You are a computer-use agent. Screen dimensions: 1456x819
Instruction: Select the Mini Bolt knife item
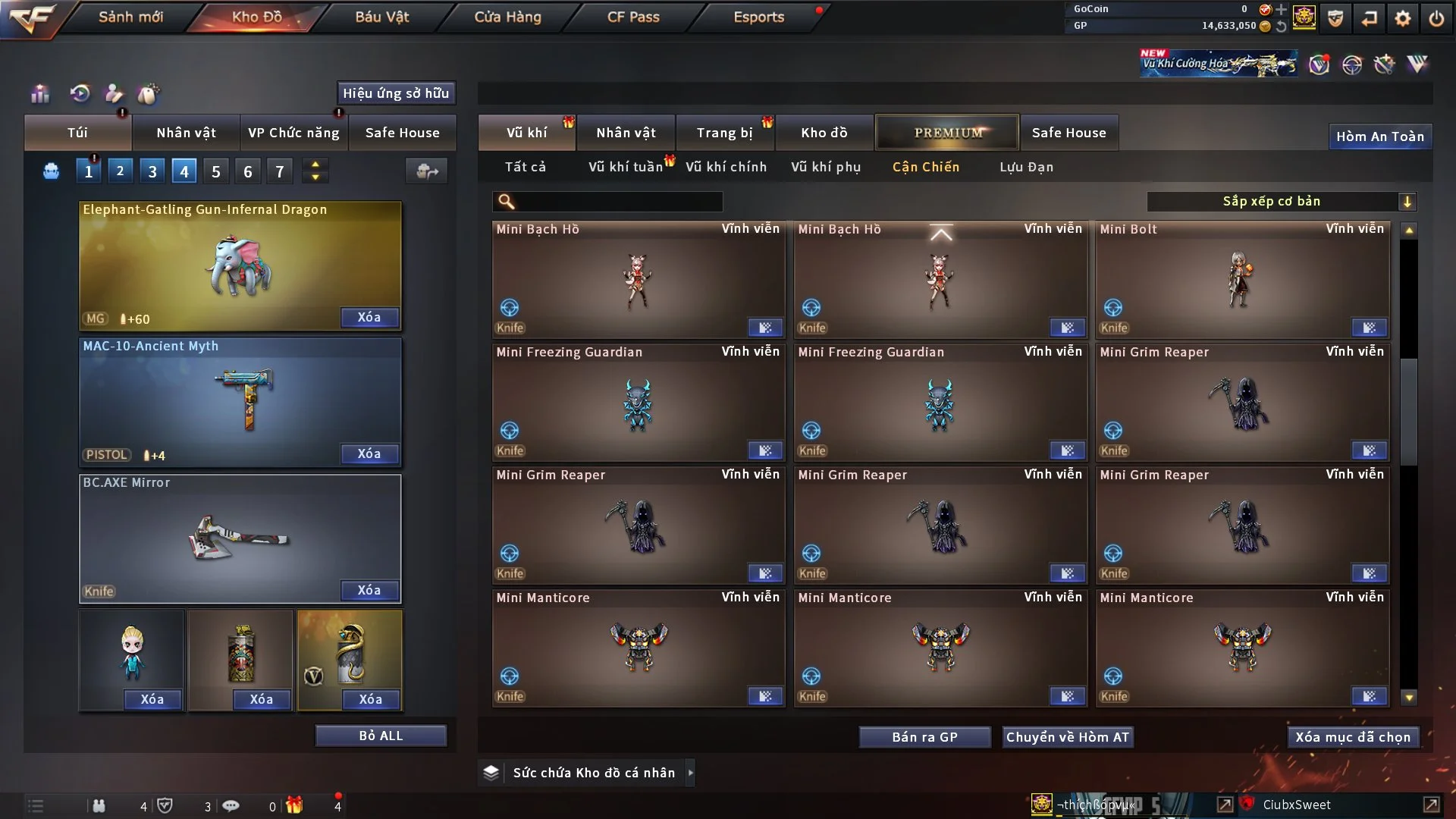[1242, 280]
